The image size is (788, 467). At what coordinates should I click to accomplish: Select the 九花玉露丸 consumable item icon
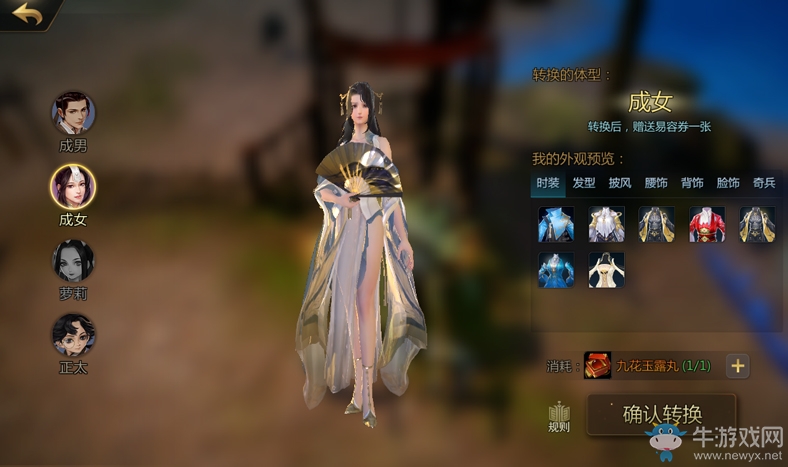click(598, 366)
